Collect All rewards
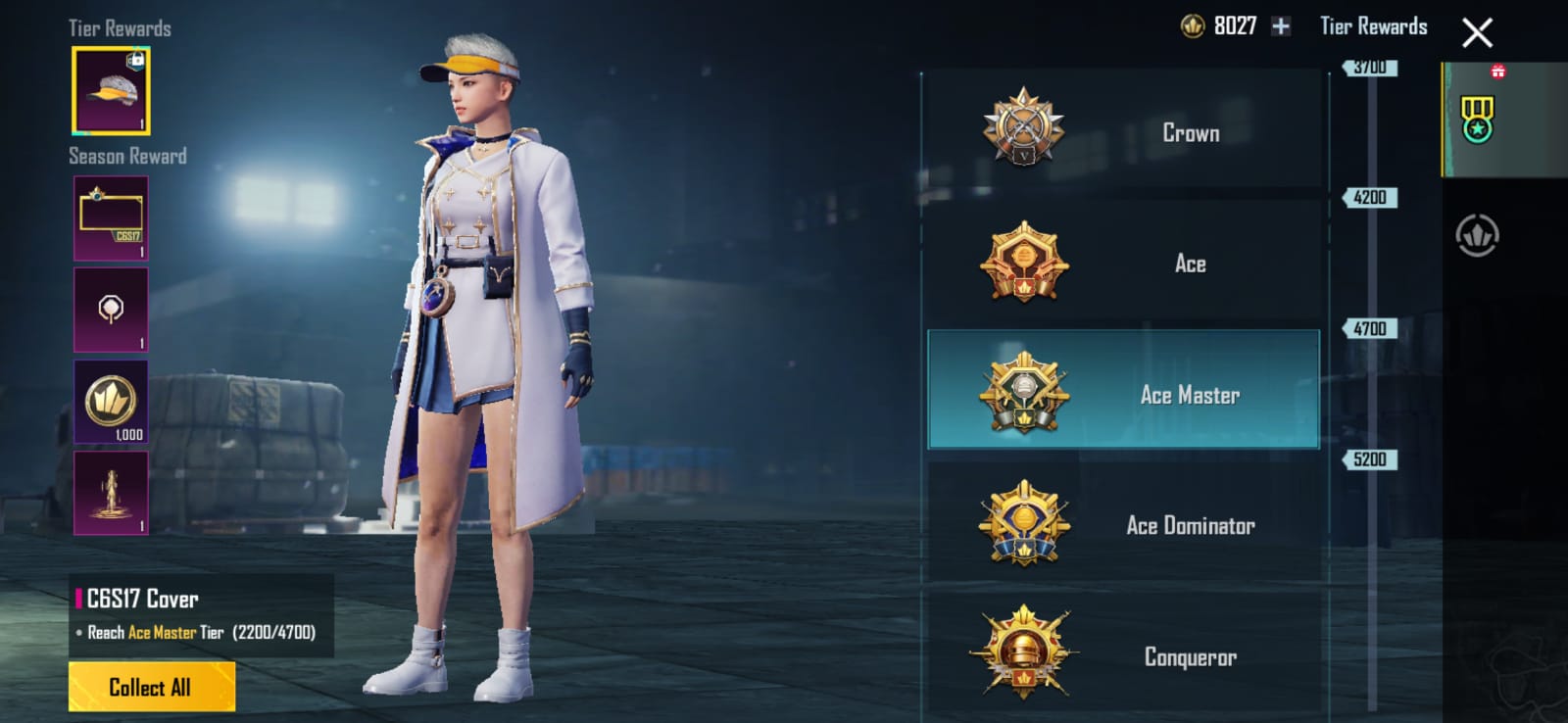 [x=151, y=687]
